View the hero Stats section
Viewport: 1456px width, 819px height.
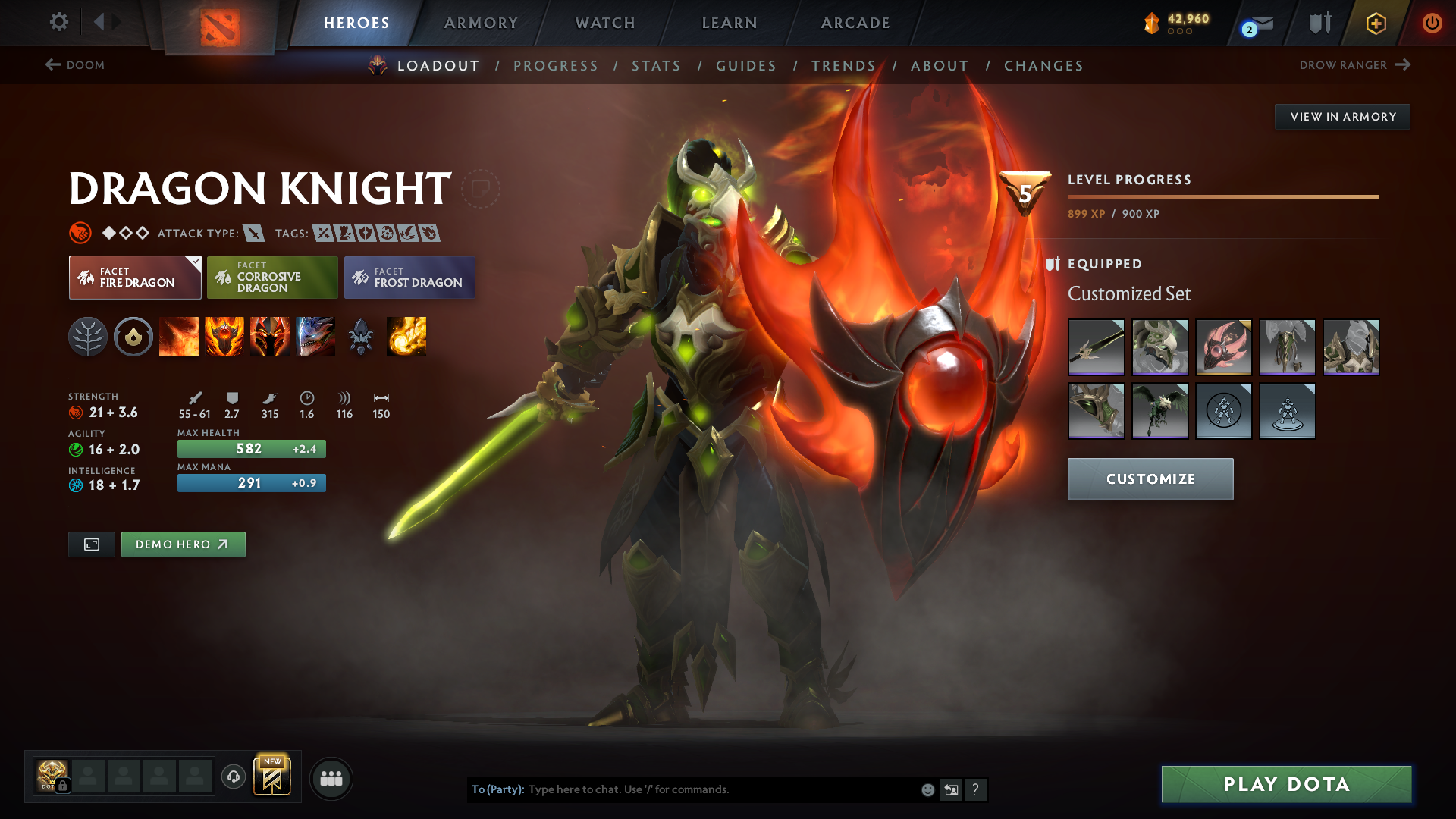656,66
